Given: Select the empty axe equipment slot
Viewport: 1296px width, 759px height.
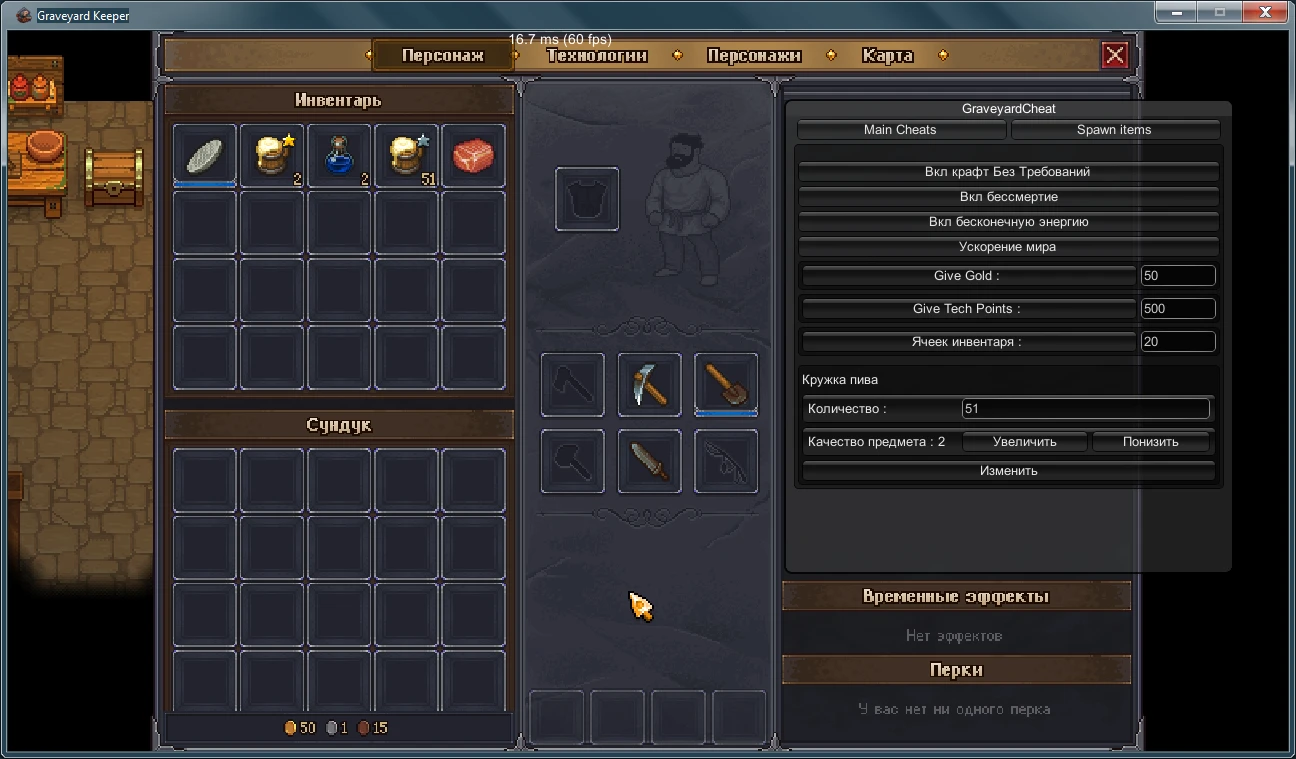Looking at the screenshot, I should 571,384.
